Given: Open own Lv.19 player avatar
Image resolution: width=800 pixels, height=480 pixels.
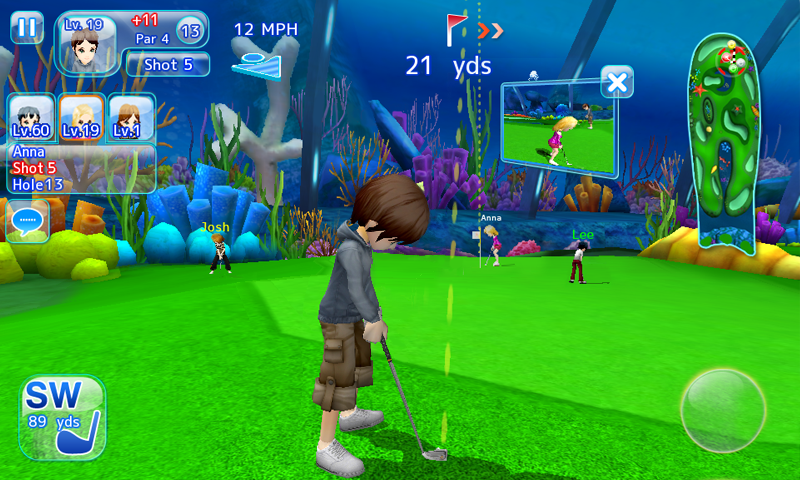Looking at the screenshot, I should coord(87,42).
